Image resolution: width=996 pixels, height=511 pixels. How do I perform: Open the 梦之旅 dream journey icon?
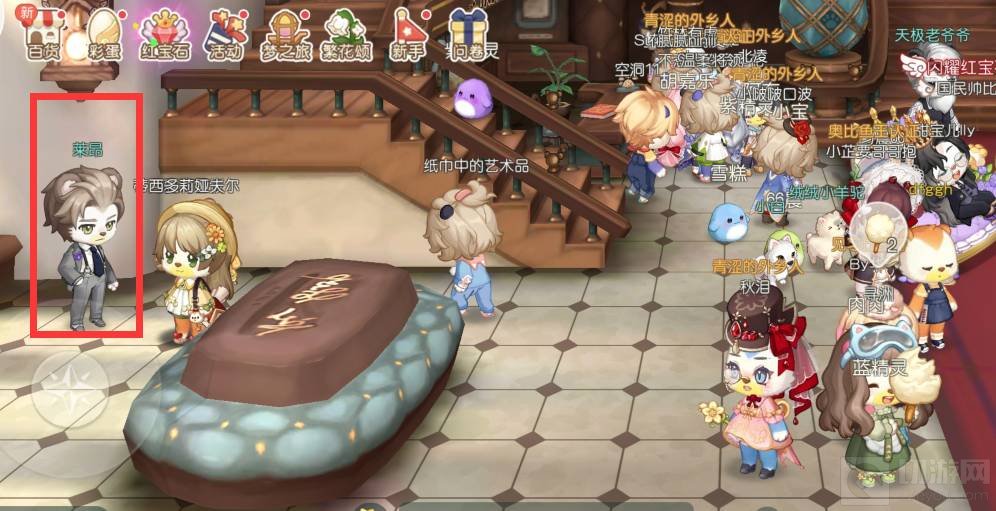pyautogui.click(x=286, y=32)
